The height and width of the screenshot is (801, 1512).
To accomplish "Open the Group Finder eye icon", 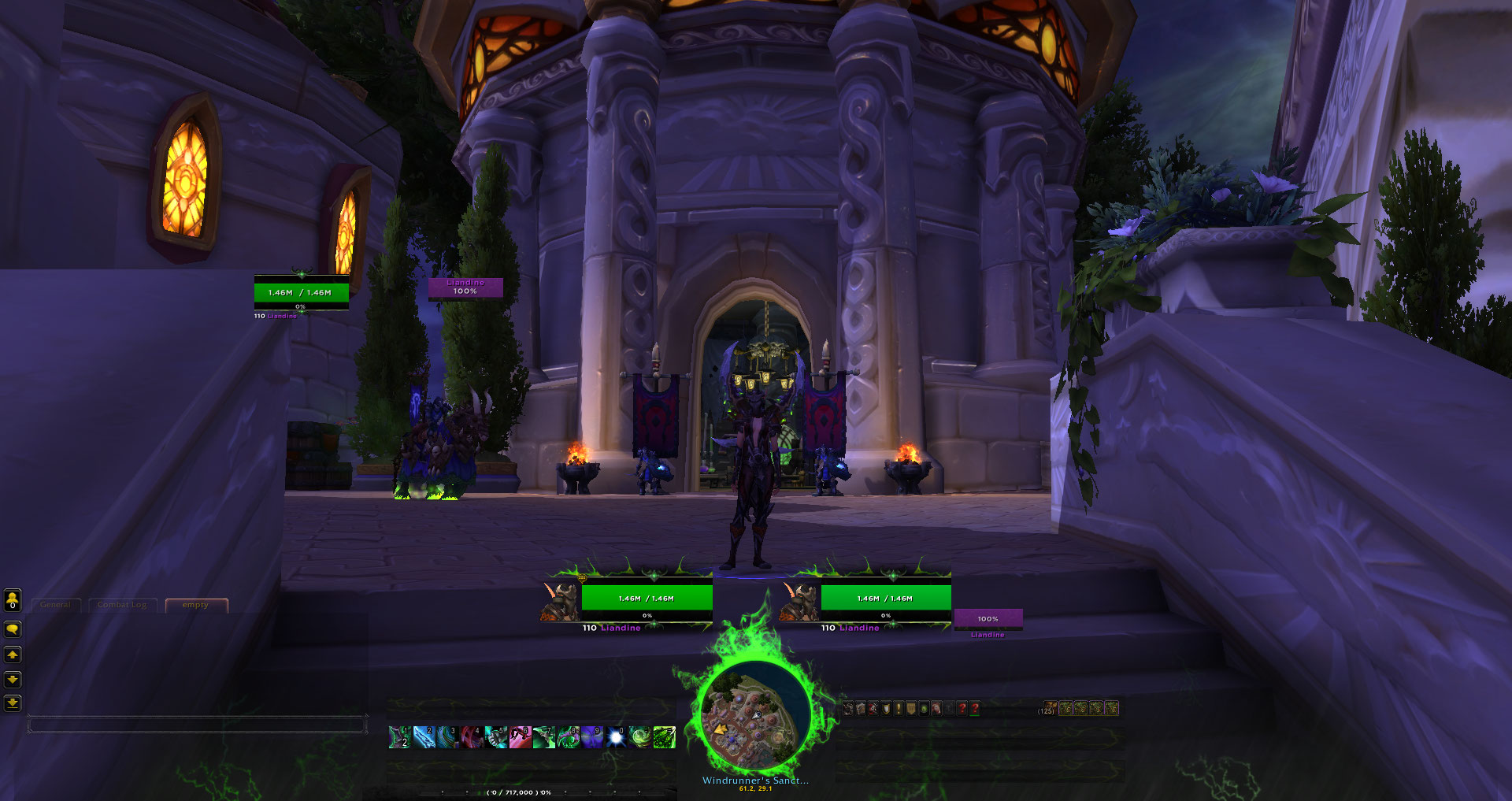I will (x=924, y=707).
